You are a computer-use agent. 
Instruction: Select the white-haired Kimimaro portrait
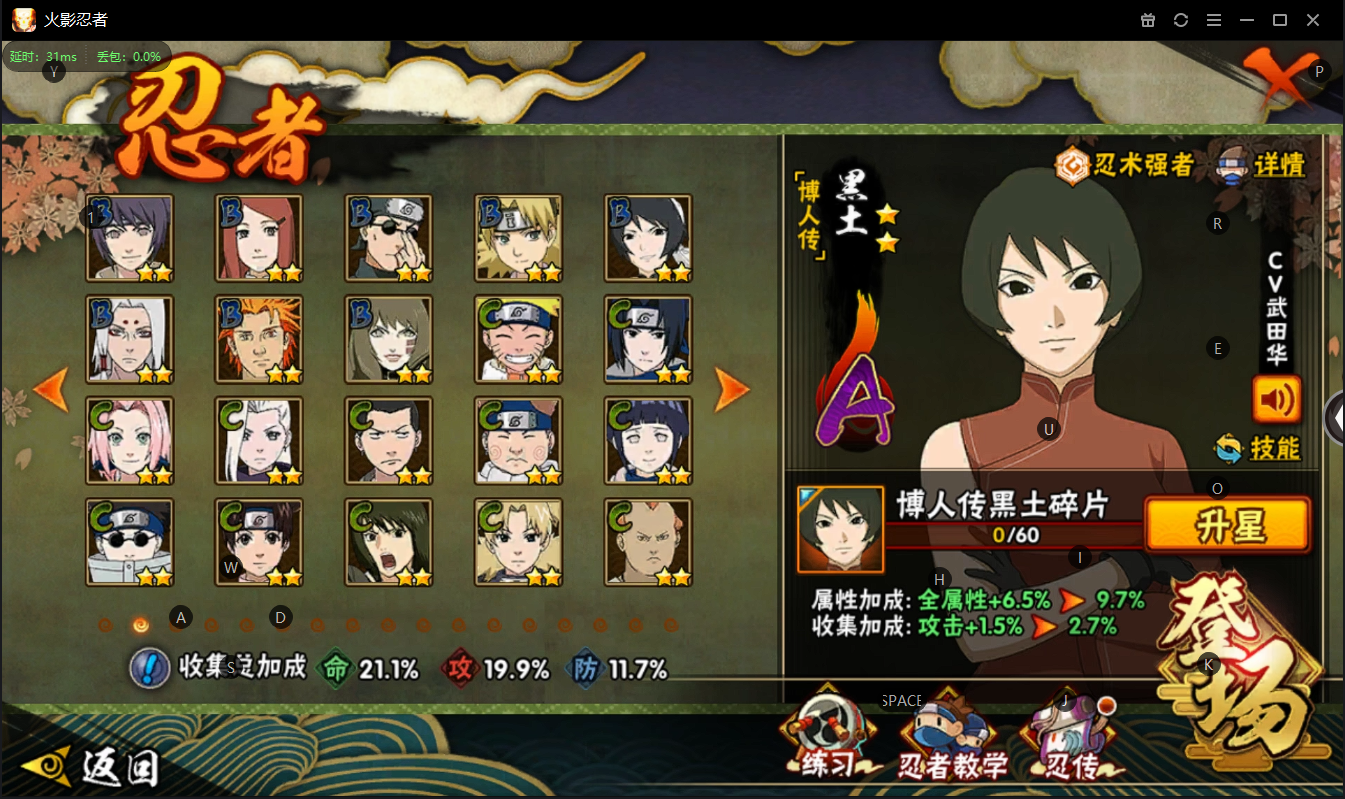130,339
